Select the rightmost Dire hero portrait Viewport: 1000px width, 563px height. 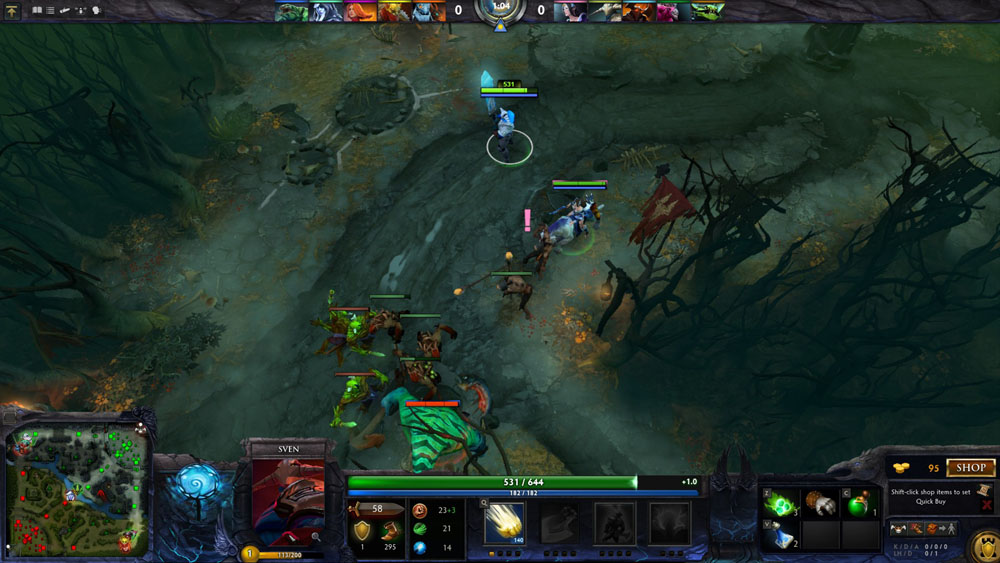[x=707, y=11]
